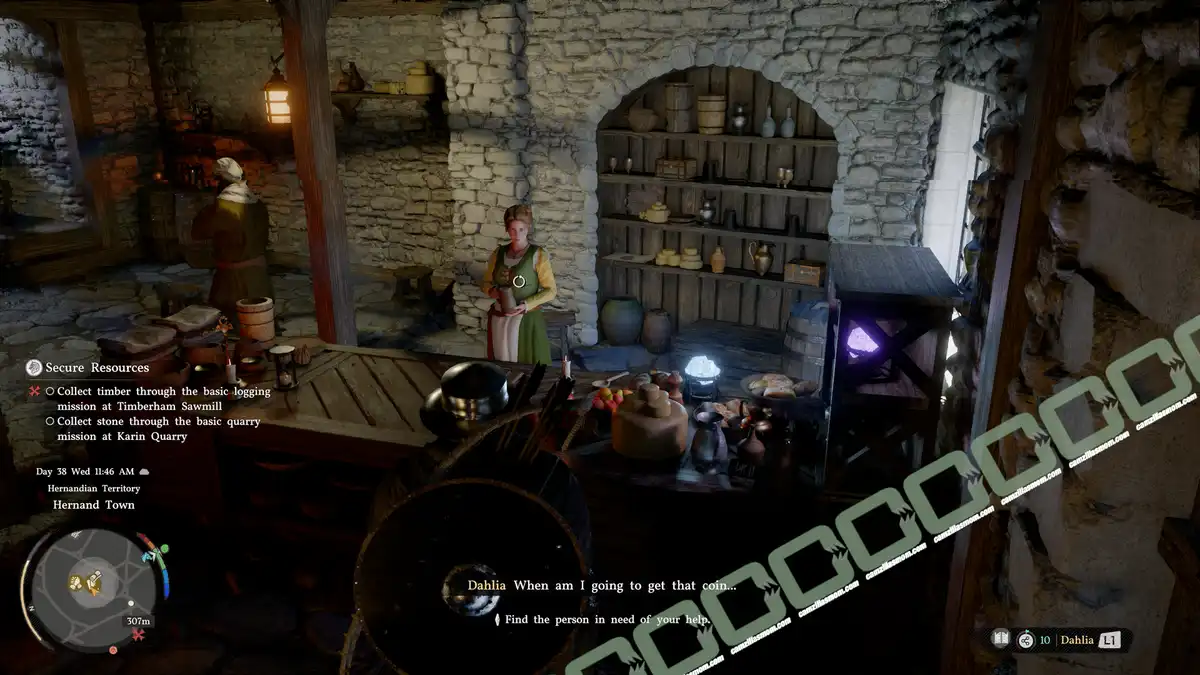Click the interaction reticle on the shopkeeper
Image resolution: width=1200 pixels, height=675 pixels.
click(518, 282)
